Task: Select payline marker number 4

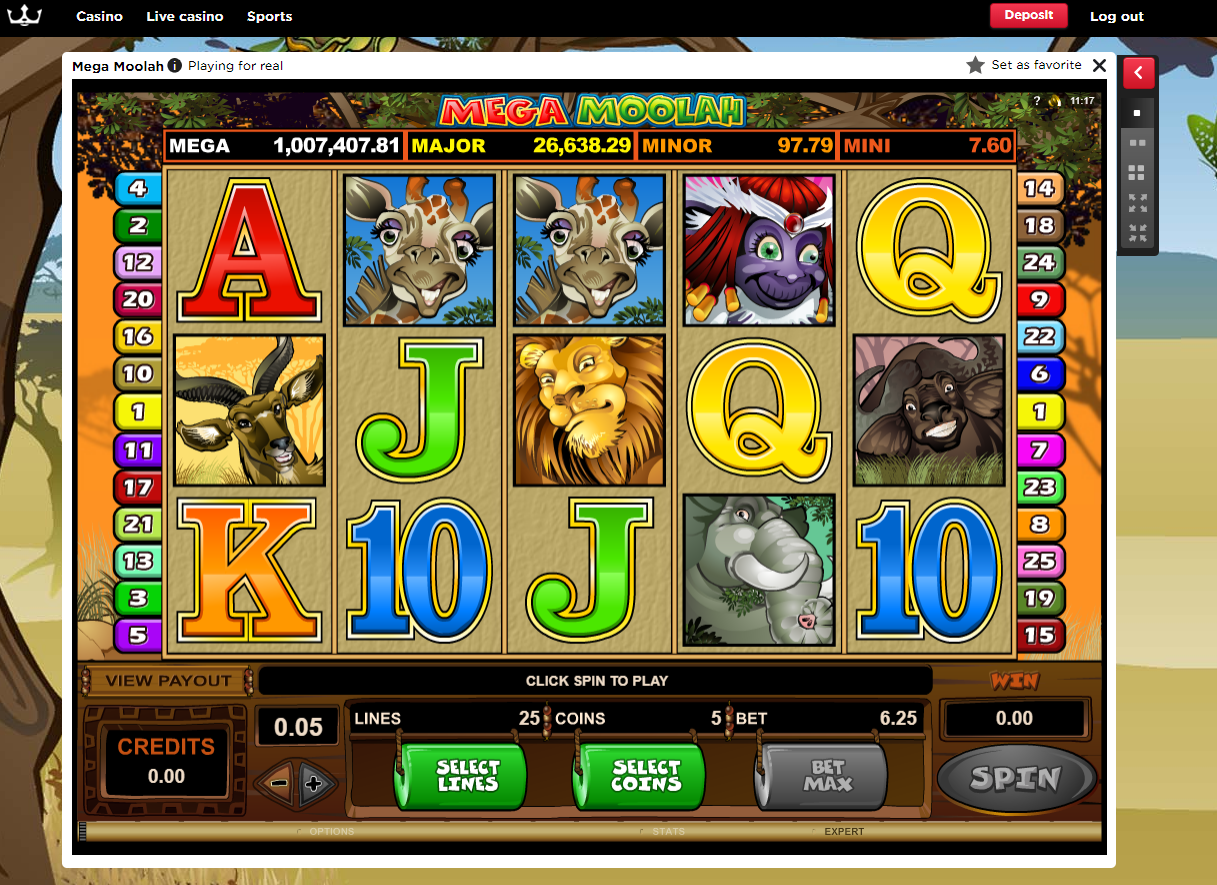Action: [138, 188]
